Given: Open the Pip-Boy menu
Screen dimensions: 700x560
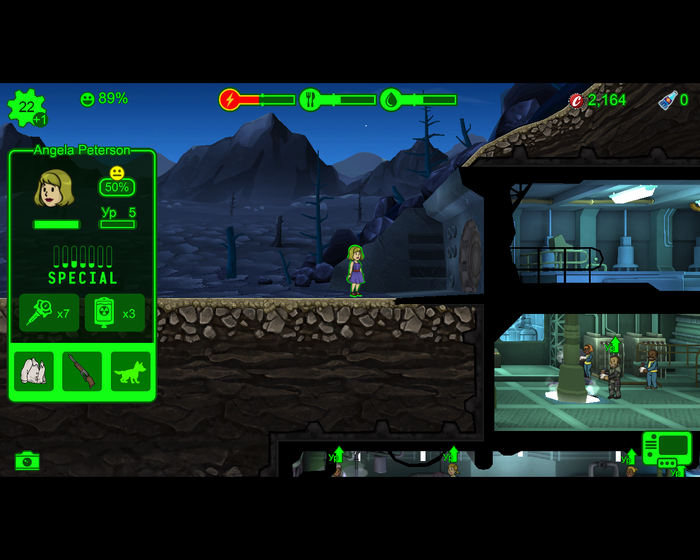Looking at the screenshot, I should pos(665,448).
